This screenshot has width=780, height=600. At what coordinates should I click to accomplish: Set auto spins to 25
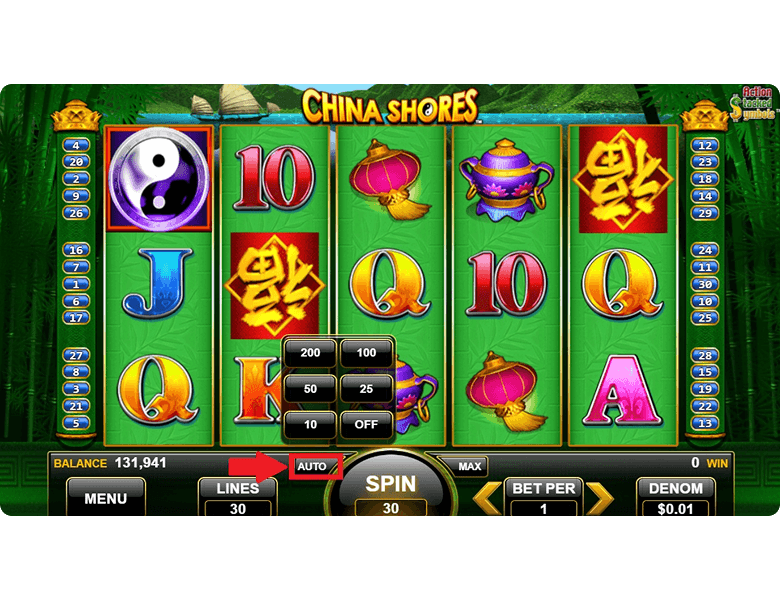tap(366, 389)
